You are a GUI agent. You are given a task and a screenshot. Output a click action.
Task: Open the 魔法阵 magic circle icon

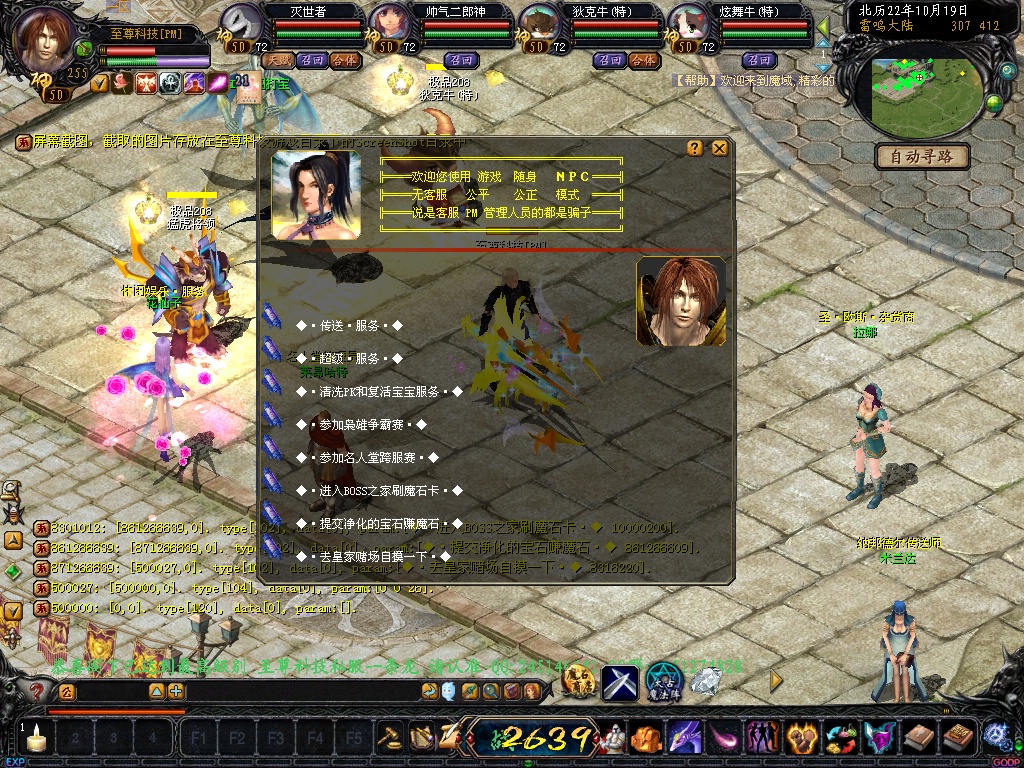click(x=663, y=682)
